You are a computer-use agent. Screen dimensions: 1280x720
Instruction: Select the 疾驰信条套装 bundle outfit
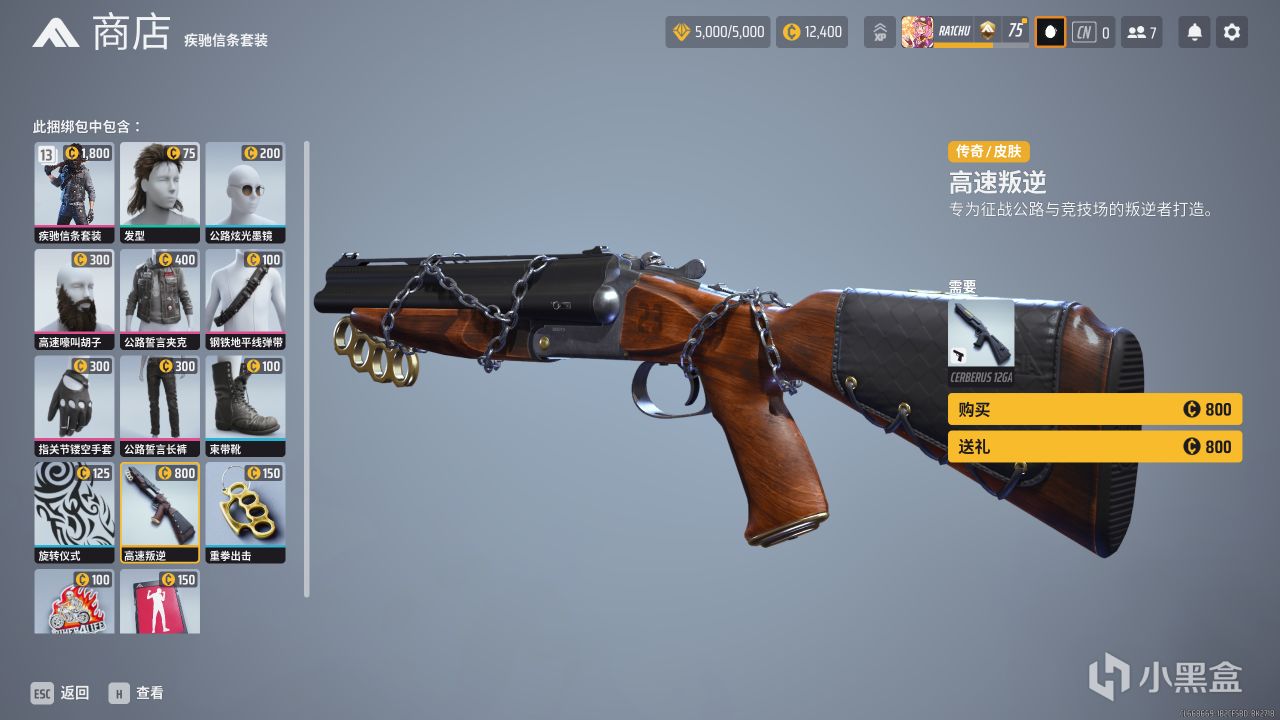(x=74, y=190)
